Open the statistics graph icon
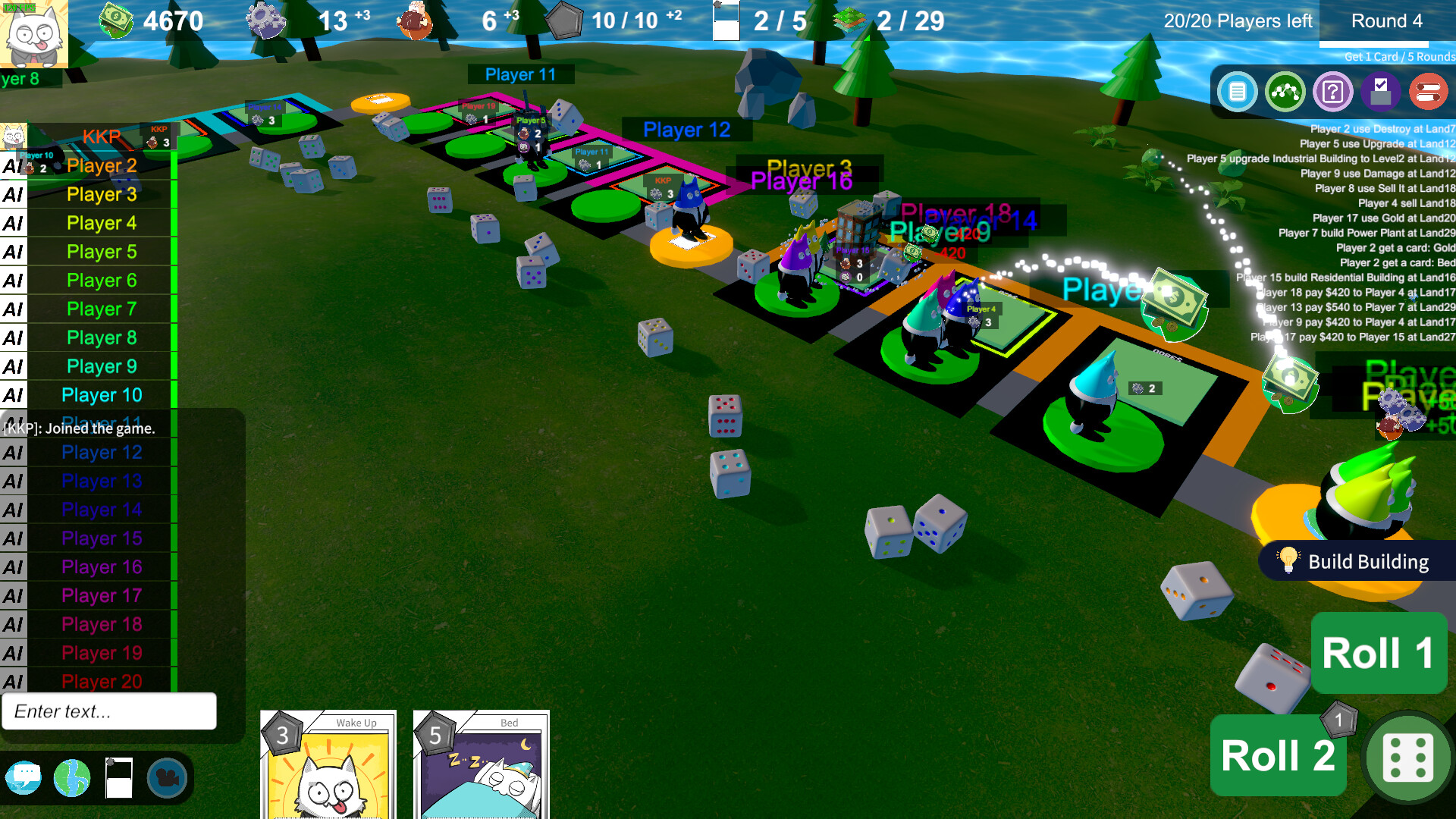Screen dimensions: 1456x819 pyautogui.click(x=1285, y=92)
